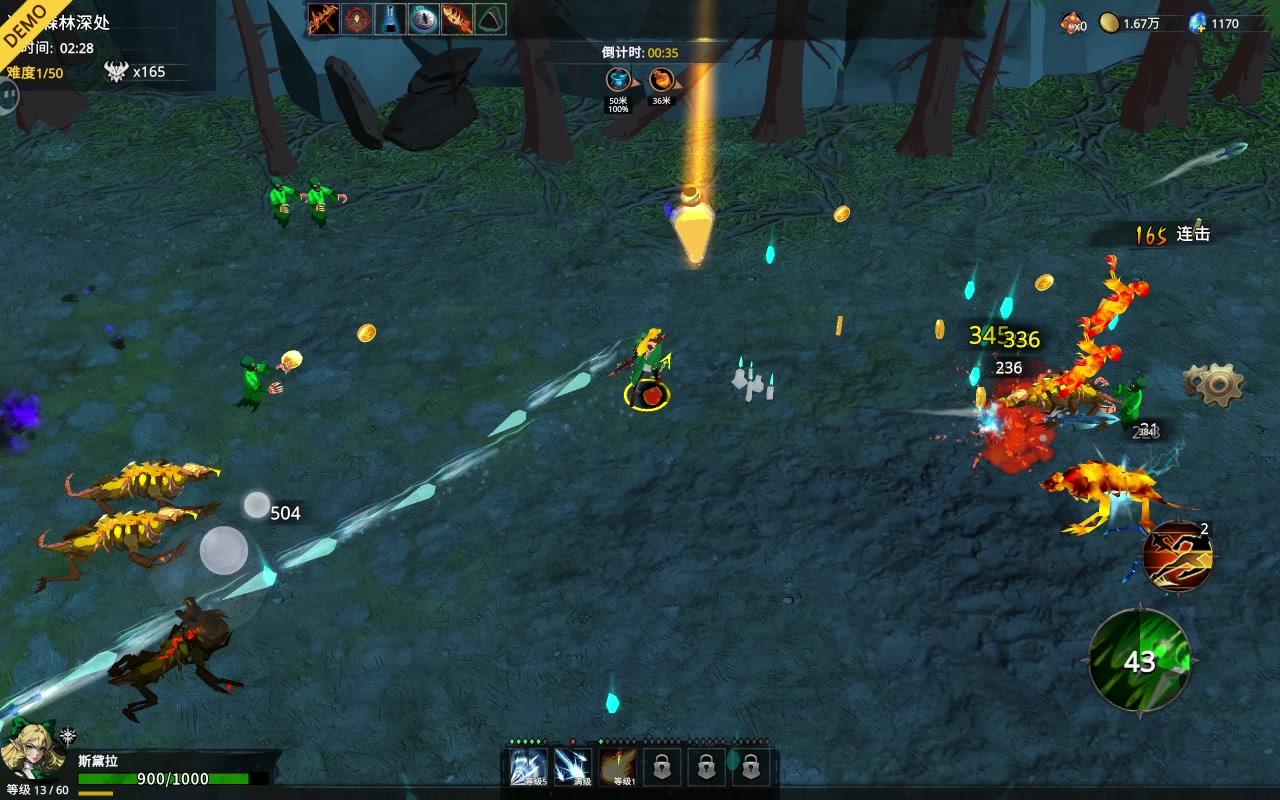Choose the level 5 multi-arrow skill
1280x800 pixels.
pyautogui.click(x=529, y=767)
